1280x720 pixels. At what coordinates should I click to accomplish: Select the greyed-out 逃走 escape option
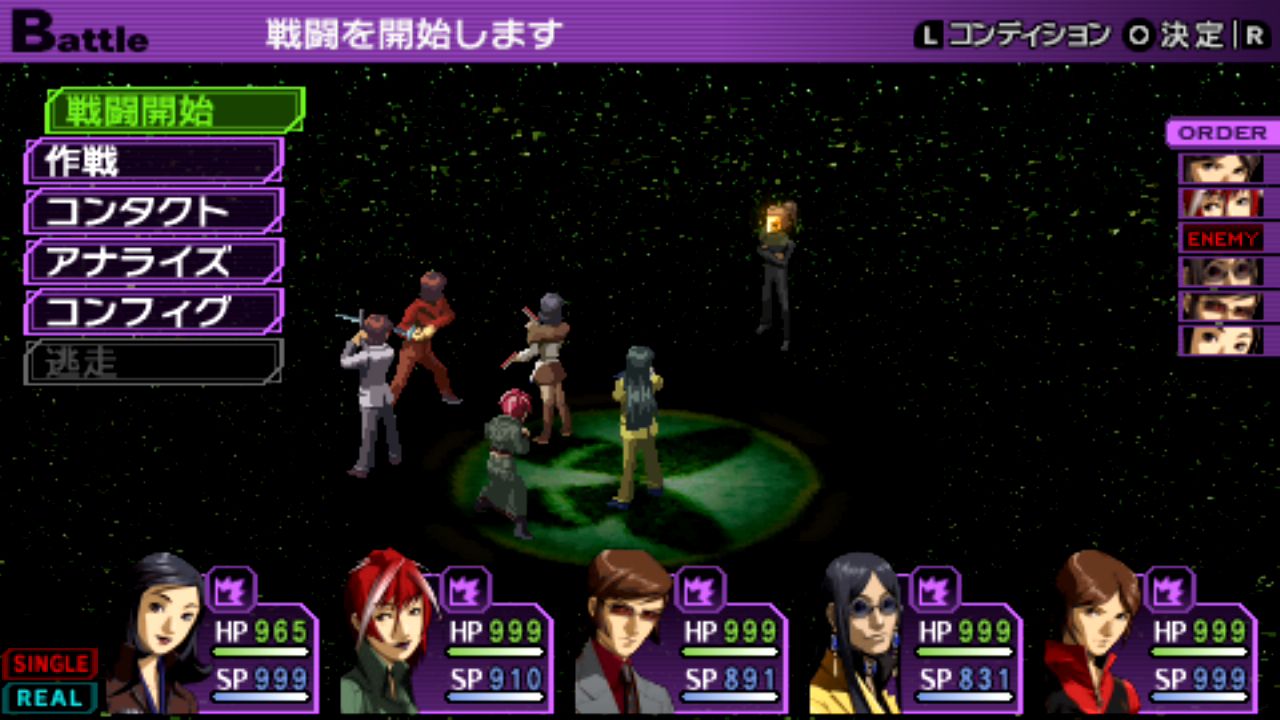coord(154,362)
